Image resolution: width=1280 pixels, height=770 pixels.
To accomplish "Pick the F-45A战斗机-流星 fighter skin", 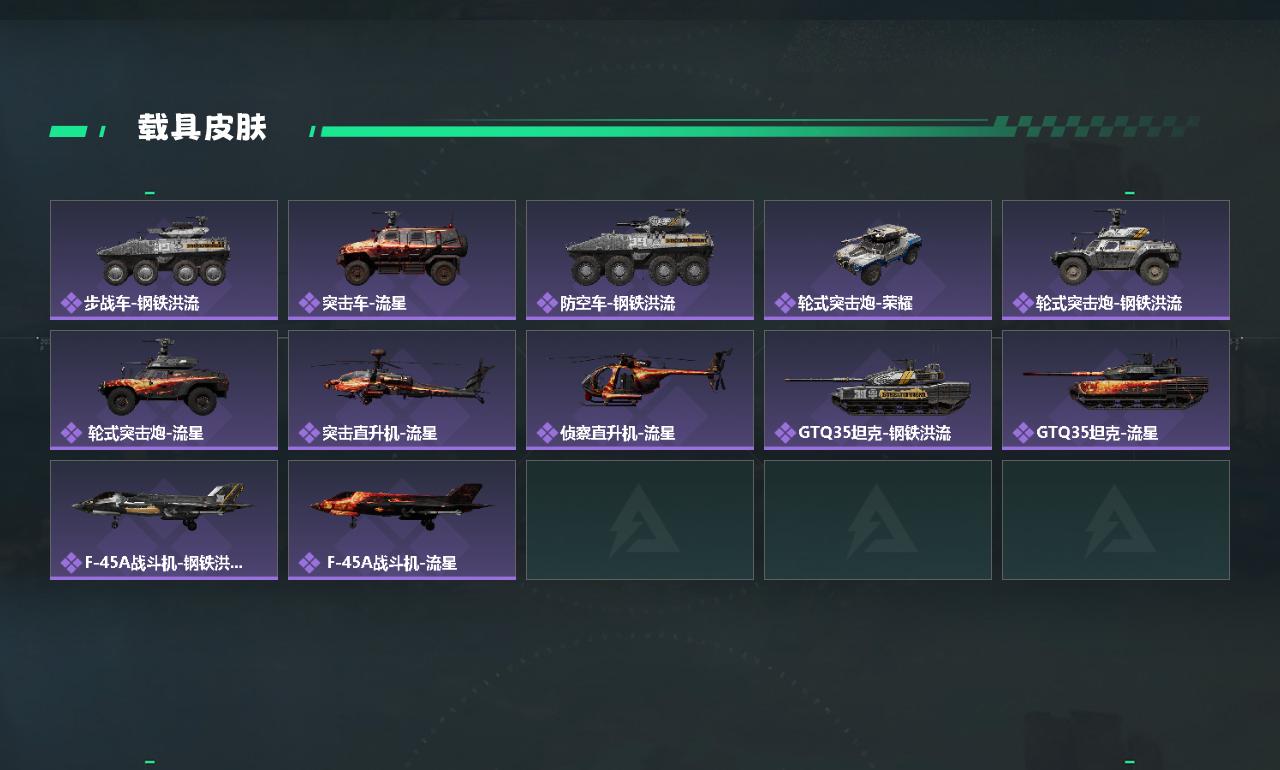I will pyautogui.click(x=402, y=519).
